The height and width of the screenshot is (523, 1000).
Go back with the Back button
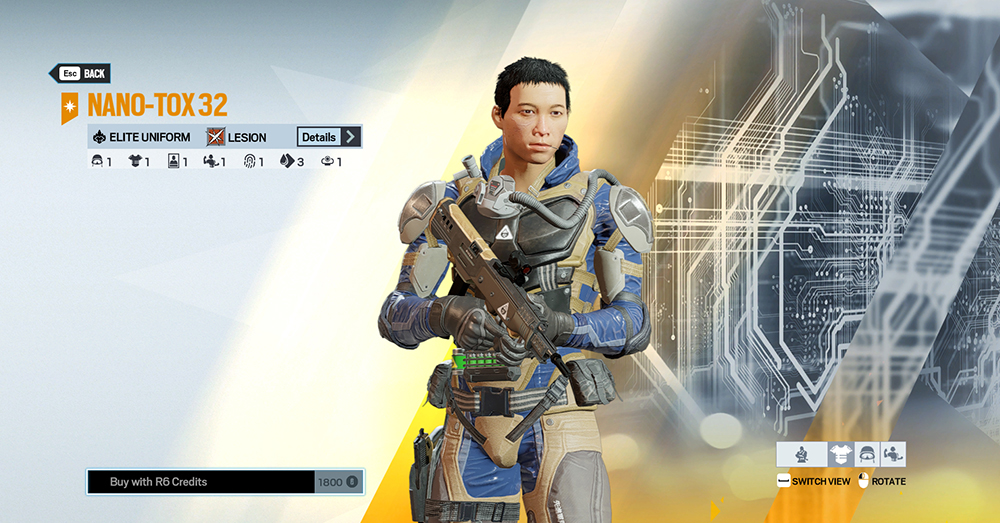click(x=80, y=74)
